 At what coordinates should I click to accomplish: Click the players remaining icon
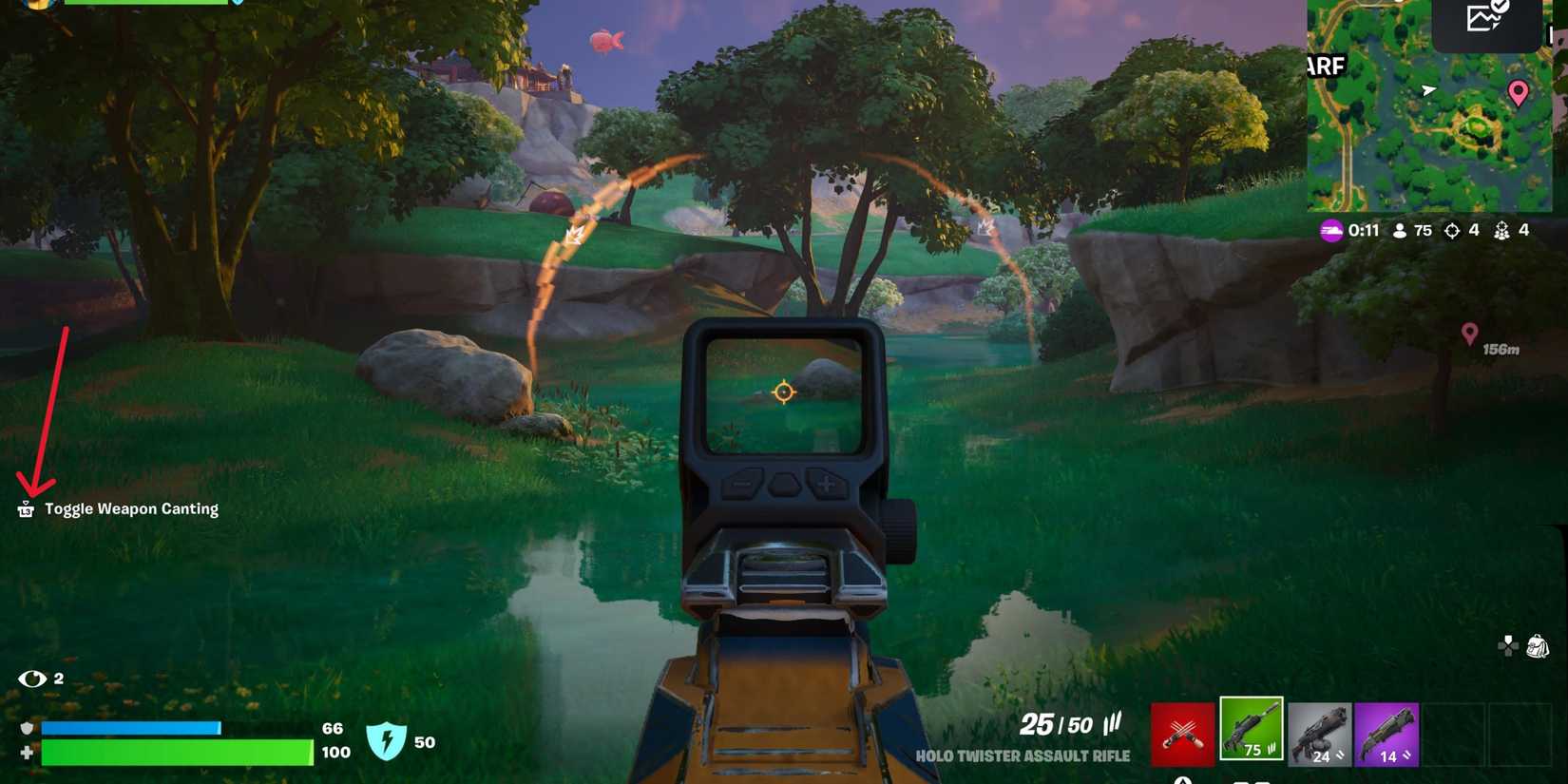[x=1399, y=230]
